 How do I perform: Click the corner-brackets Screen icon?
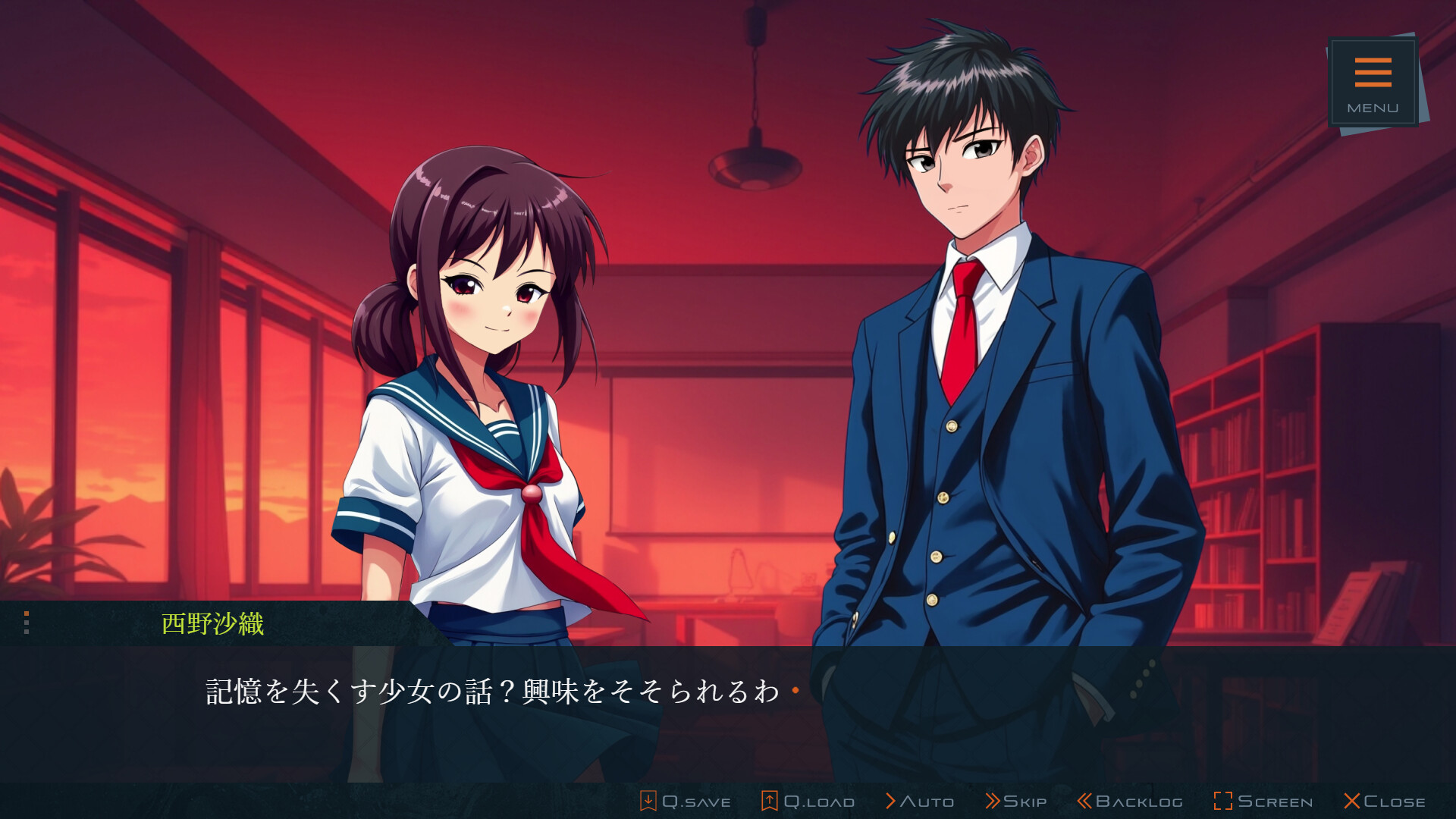tap(1224, 800)
